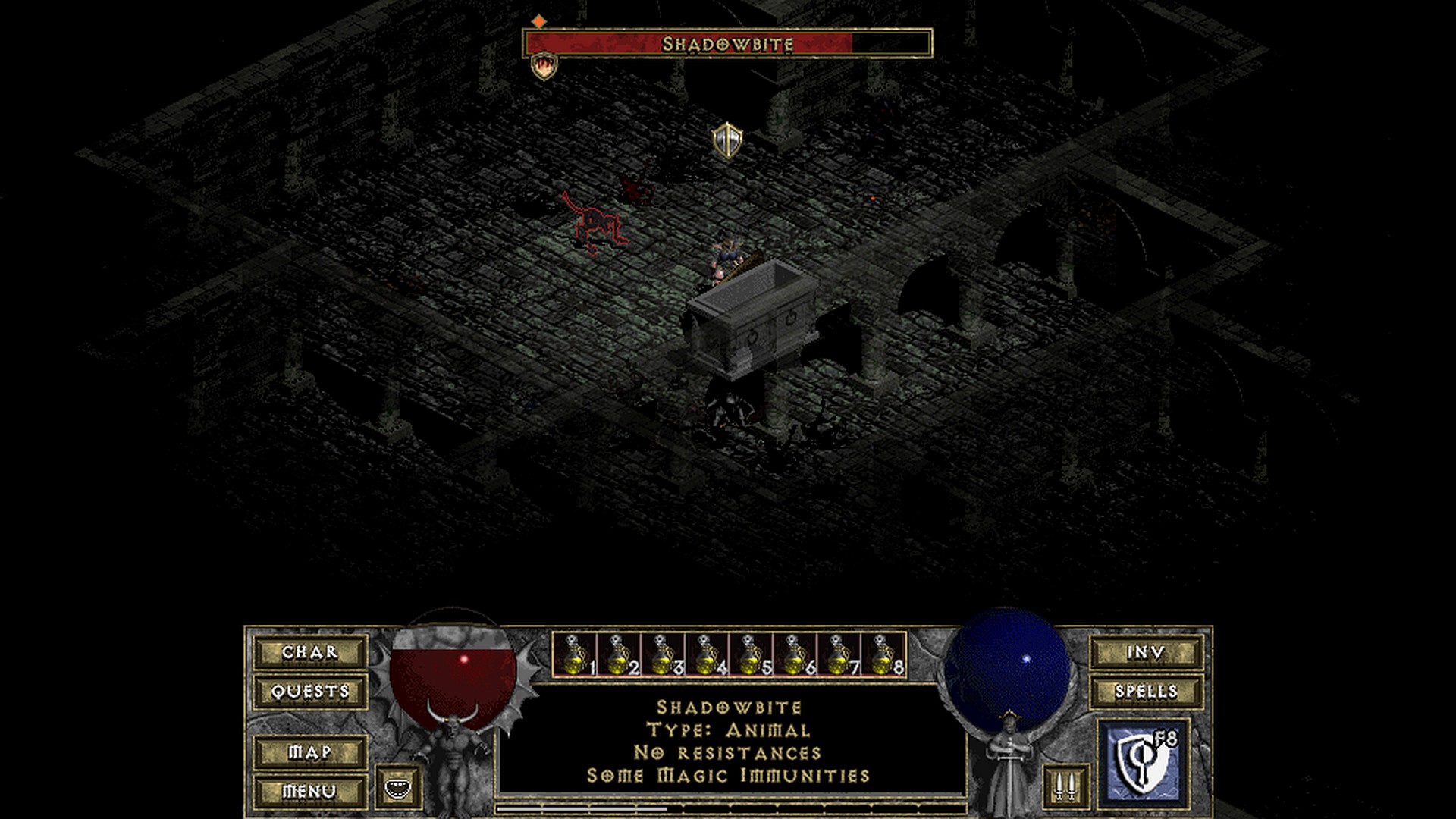Open chat with the mouth icon button
This screenshot has width=1456, height=819.
pos(397,787)
